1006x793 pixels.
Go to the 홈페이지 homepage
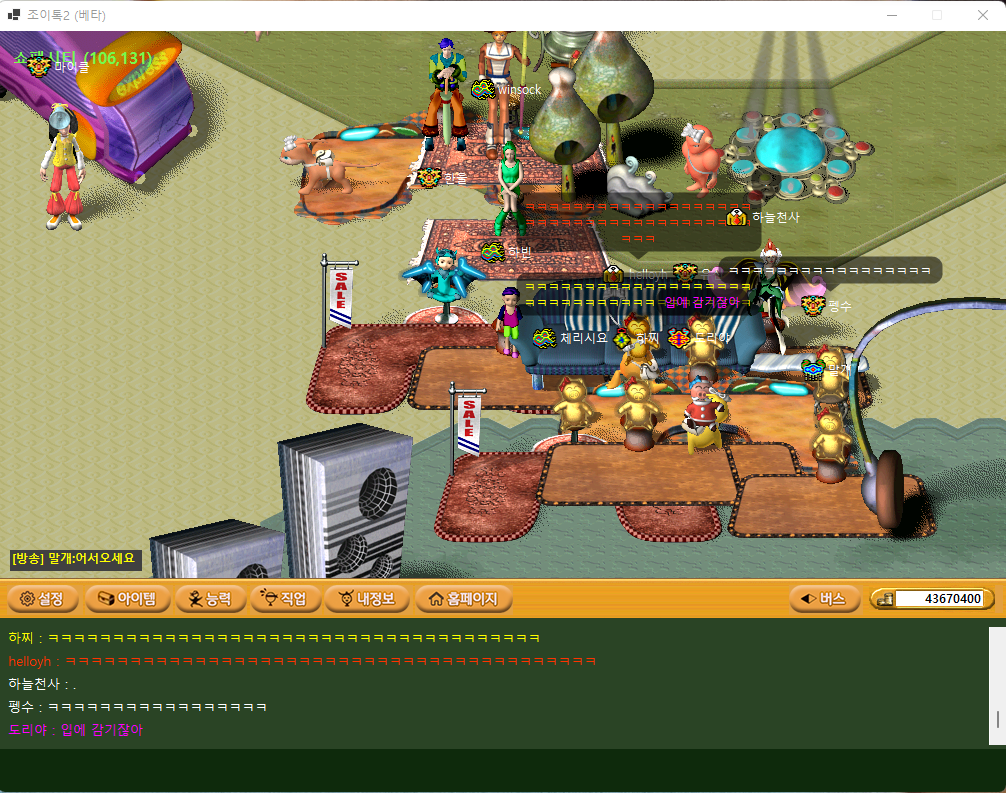pyautogui.click(x=464, y=599)
